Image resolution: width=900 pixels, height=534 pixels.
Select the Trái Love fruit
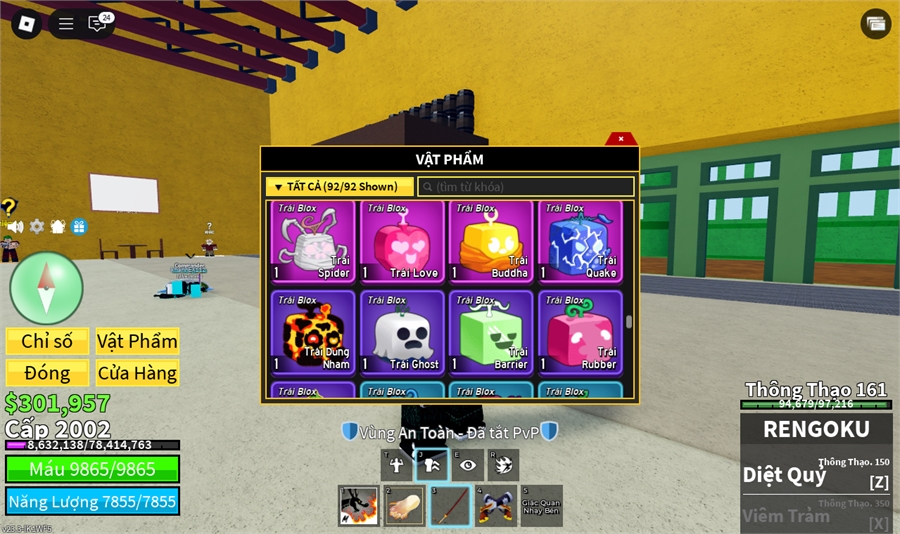tap(402, 242)
